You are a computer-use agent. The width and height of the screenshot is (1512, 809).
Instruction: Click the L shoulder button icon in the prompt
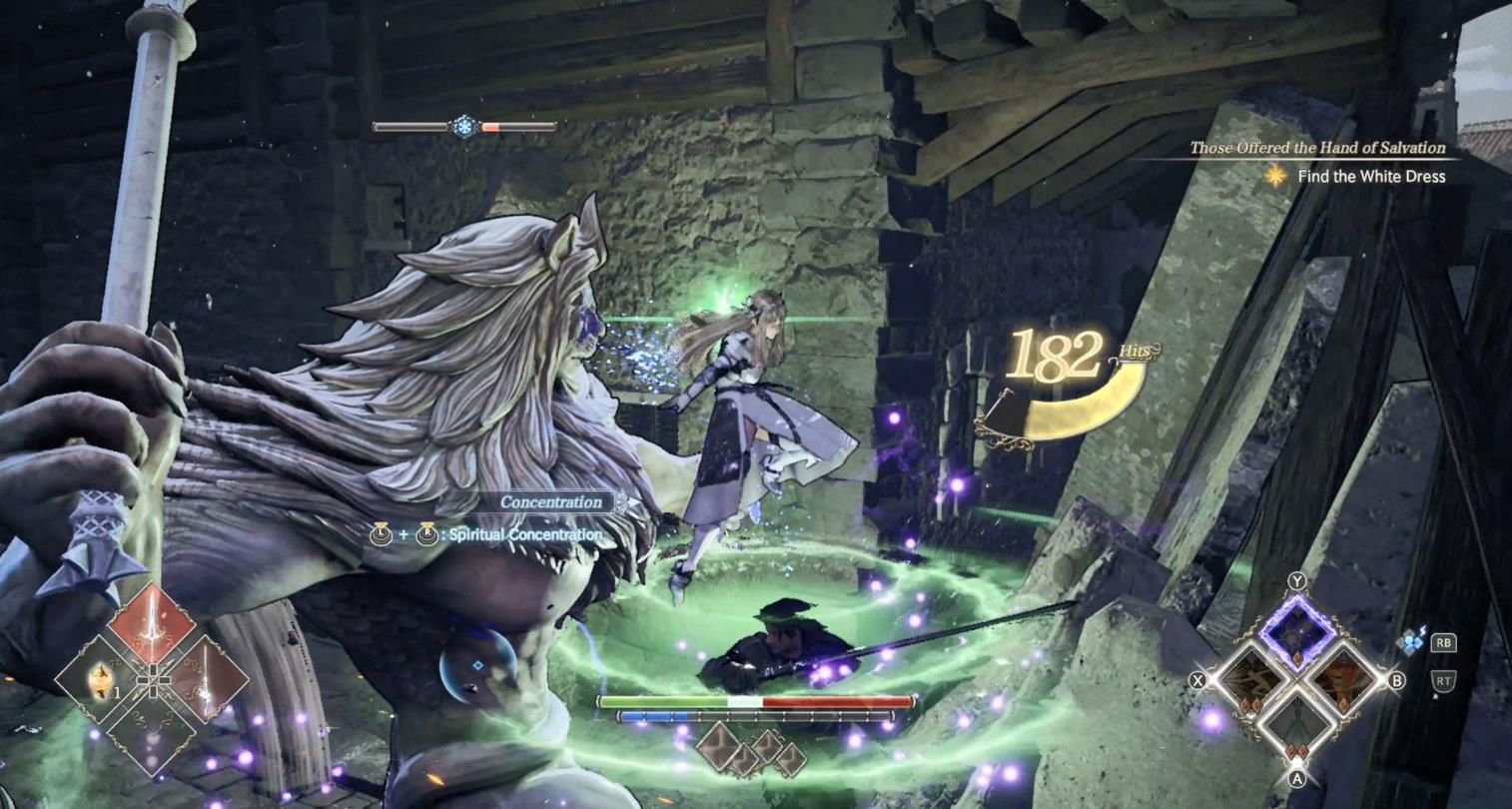tap(379, 535)
